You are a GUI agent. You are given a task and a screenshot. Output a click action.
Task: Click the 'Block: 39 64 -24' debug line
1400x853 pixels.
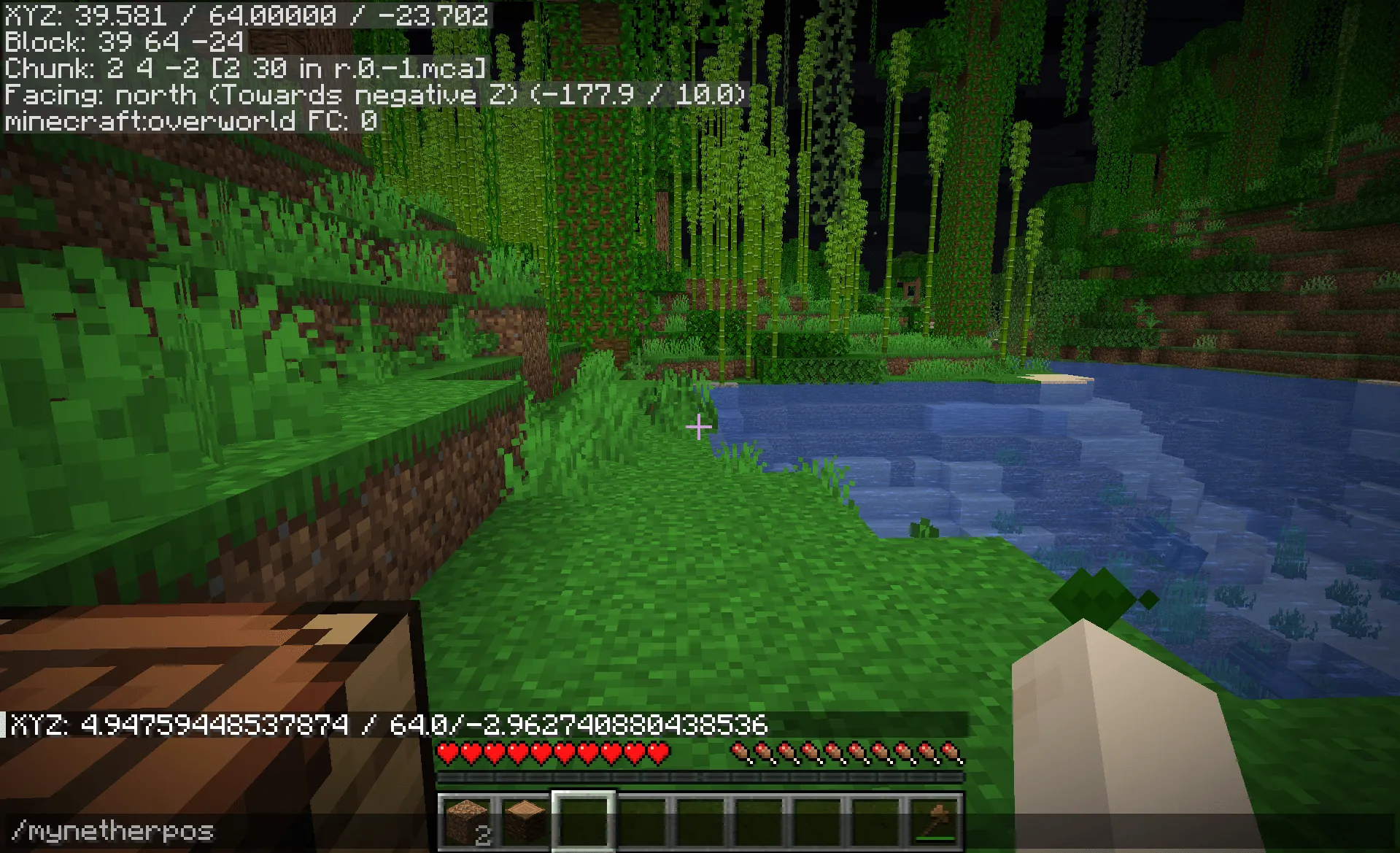click(x=124, y=42)
